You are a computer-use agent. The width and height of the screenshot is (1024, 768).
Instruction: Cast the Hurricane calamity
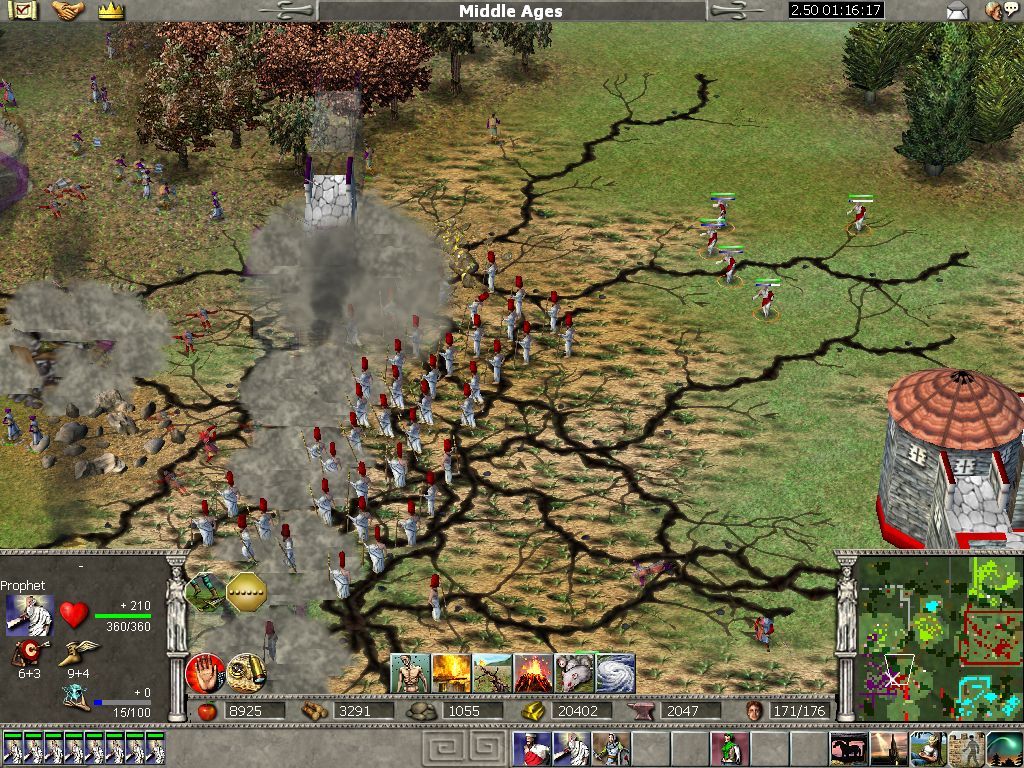click(615, 673)
